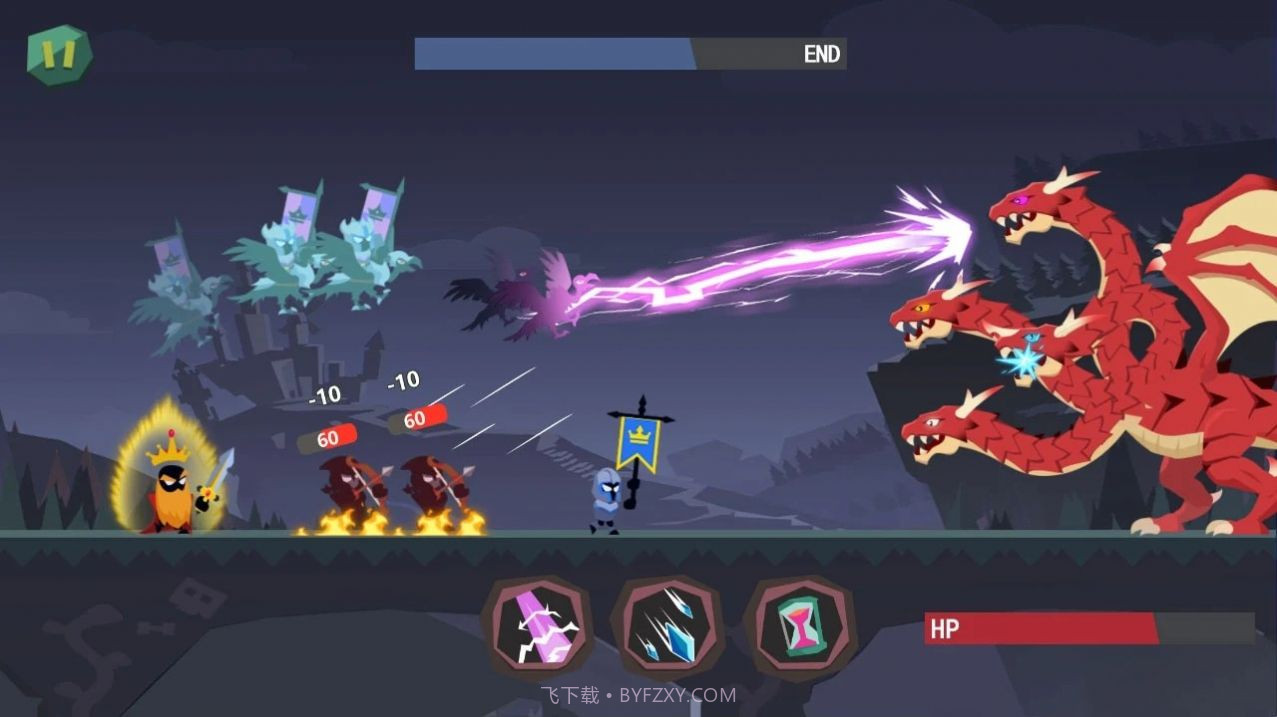Pause the game with the green button
The height and width of the screenshot is (717, 1277).
(x=59, y=55)
